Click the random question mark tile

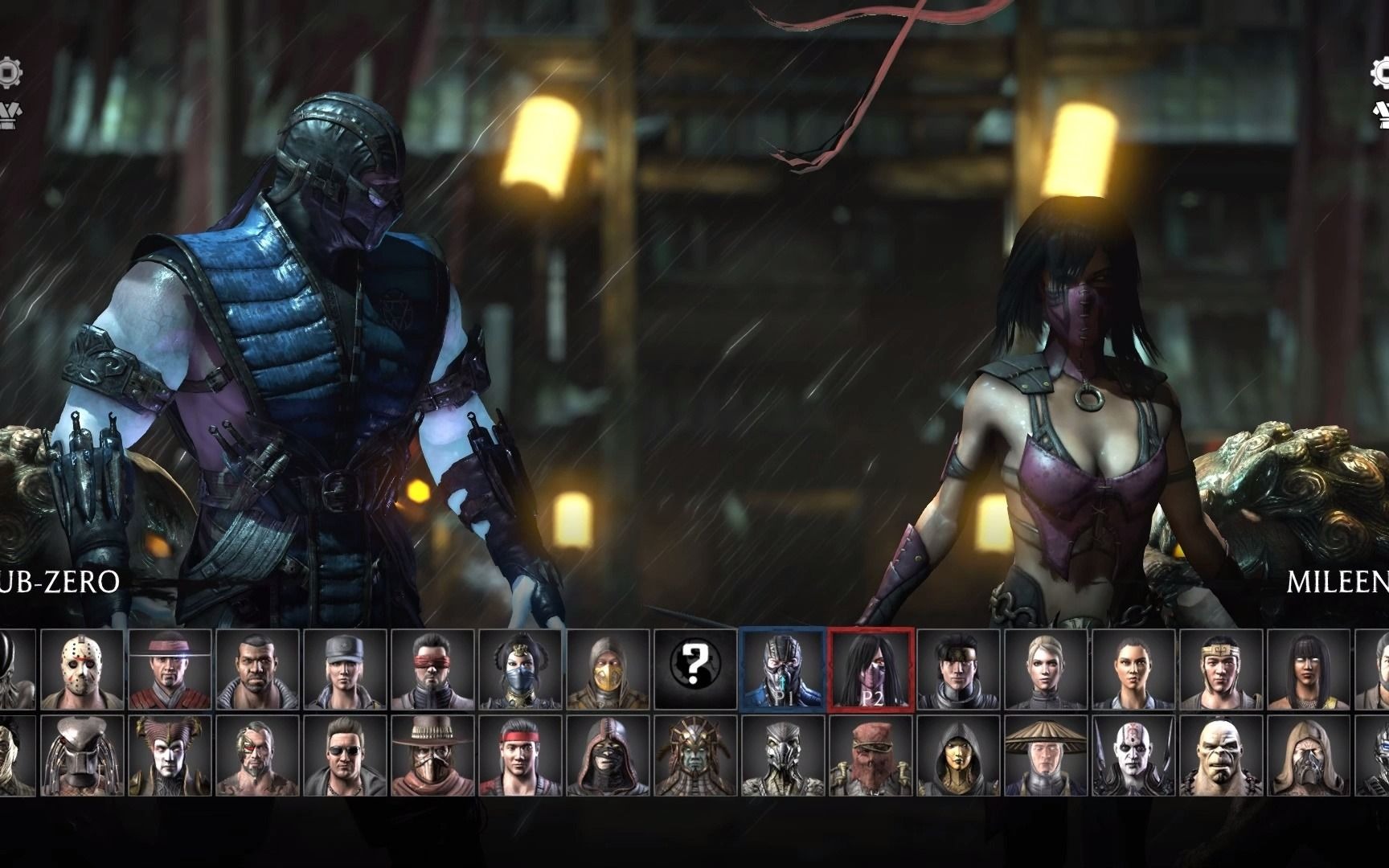(x=696, y=669)
